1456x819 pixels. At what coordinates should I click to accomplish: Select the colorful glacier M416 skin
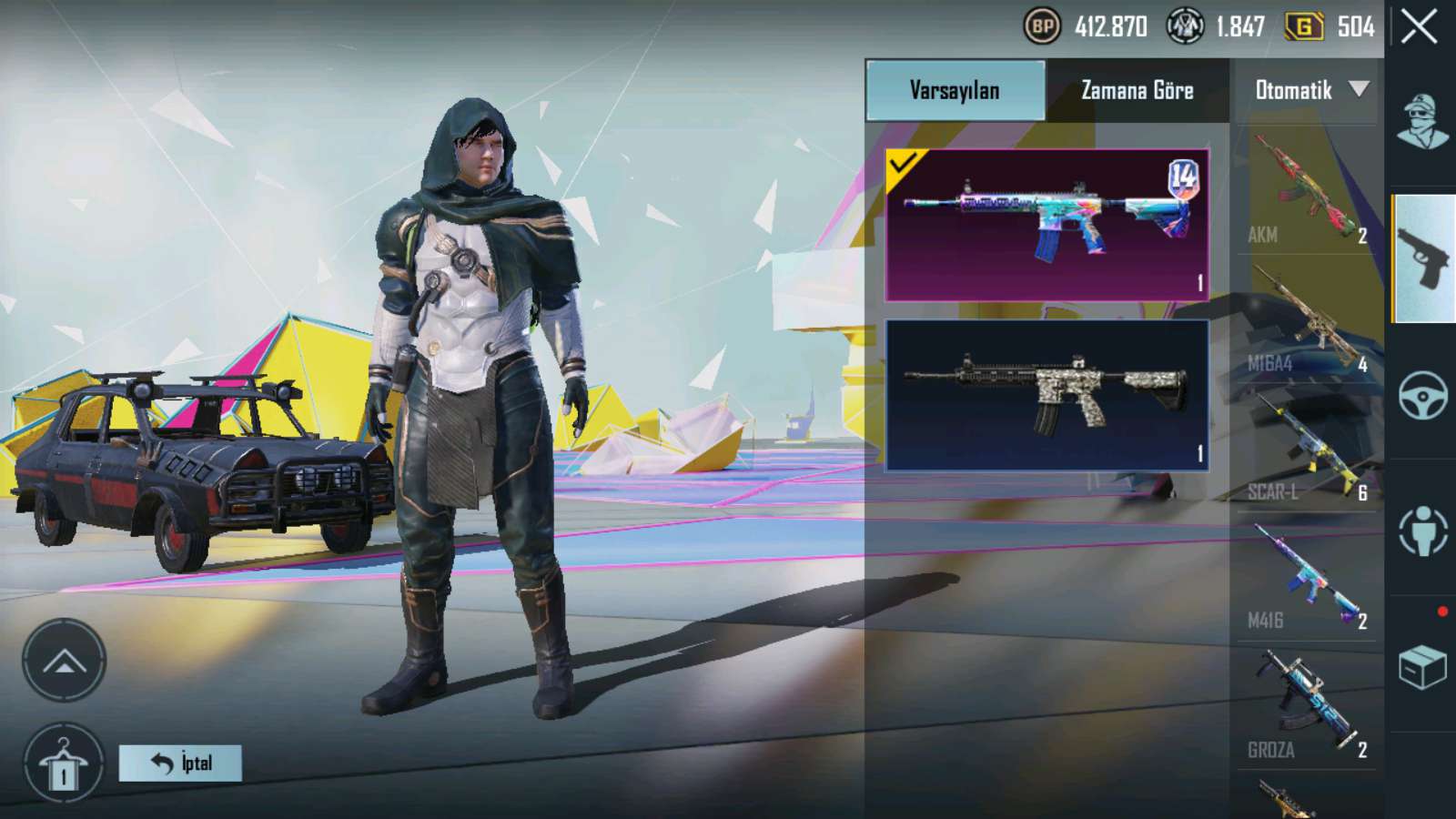(x=1046, y=225)
